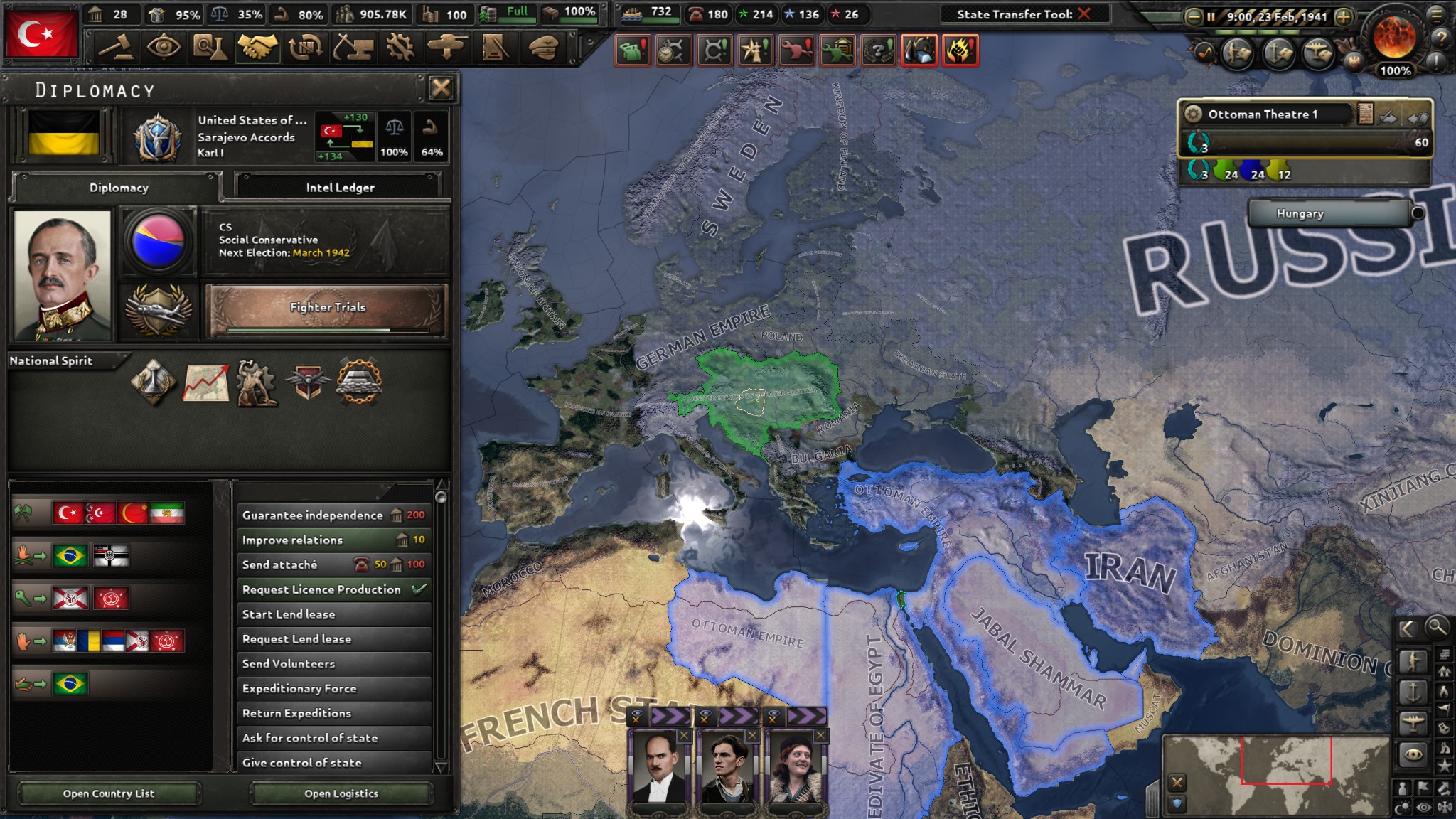Select the decisions eye icon
Screen dimensions: 1456x819
click(x=164, y=48)
